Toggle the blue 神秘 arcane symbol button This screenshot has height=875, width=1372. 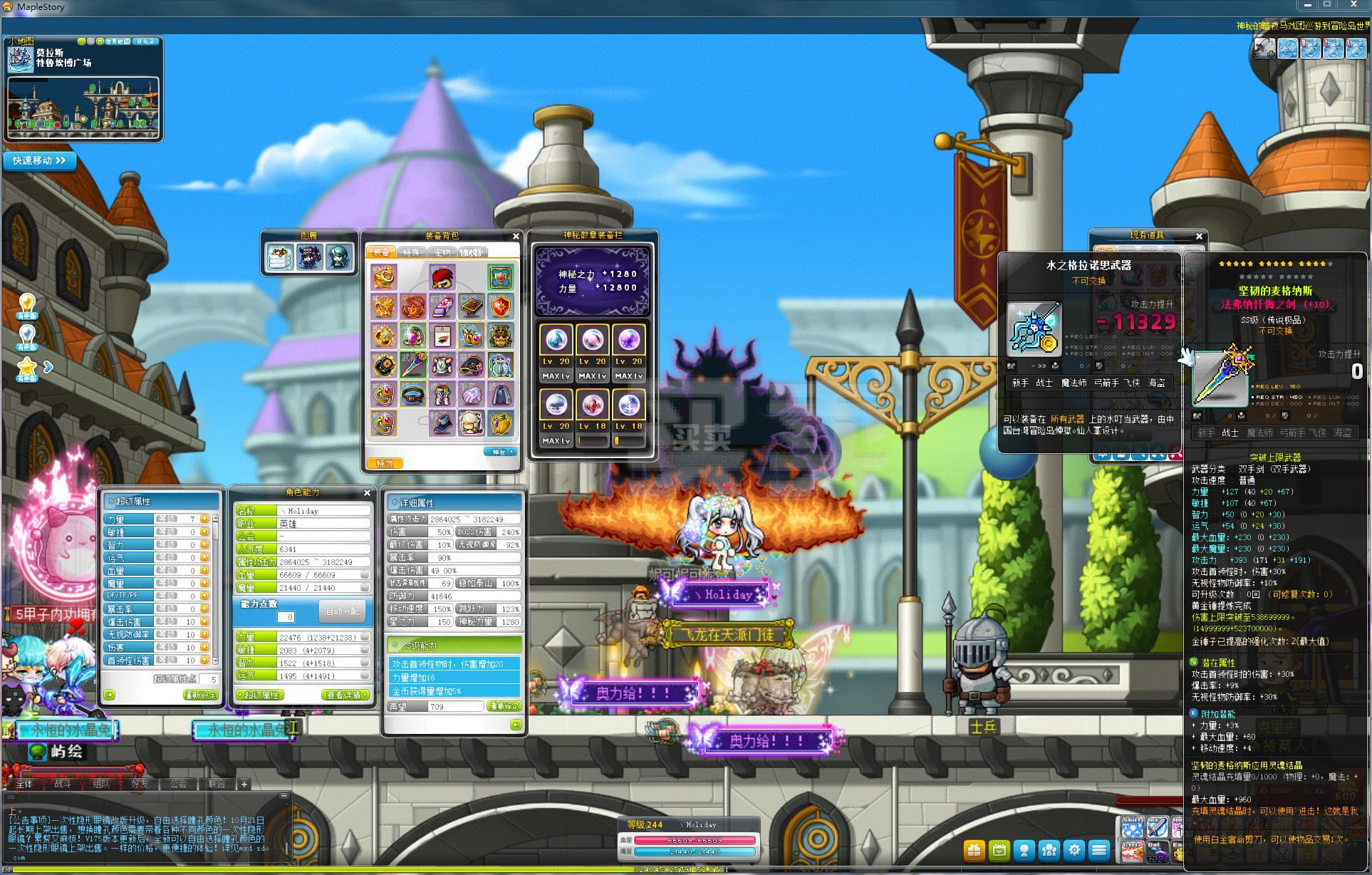pyautogui.click(x=500, y=452)
